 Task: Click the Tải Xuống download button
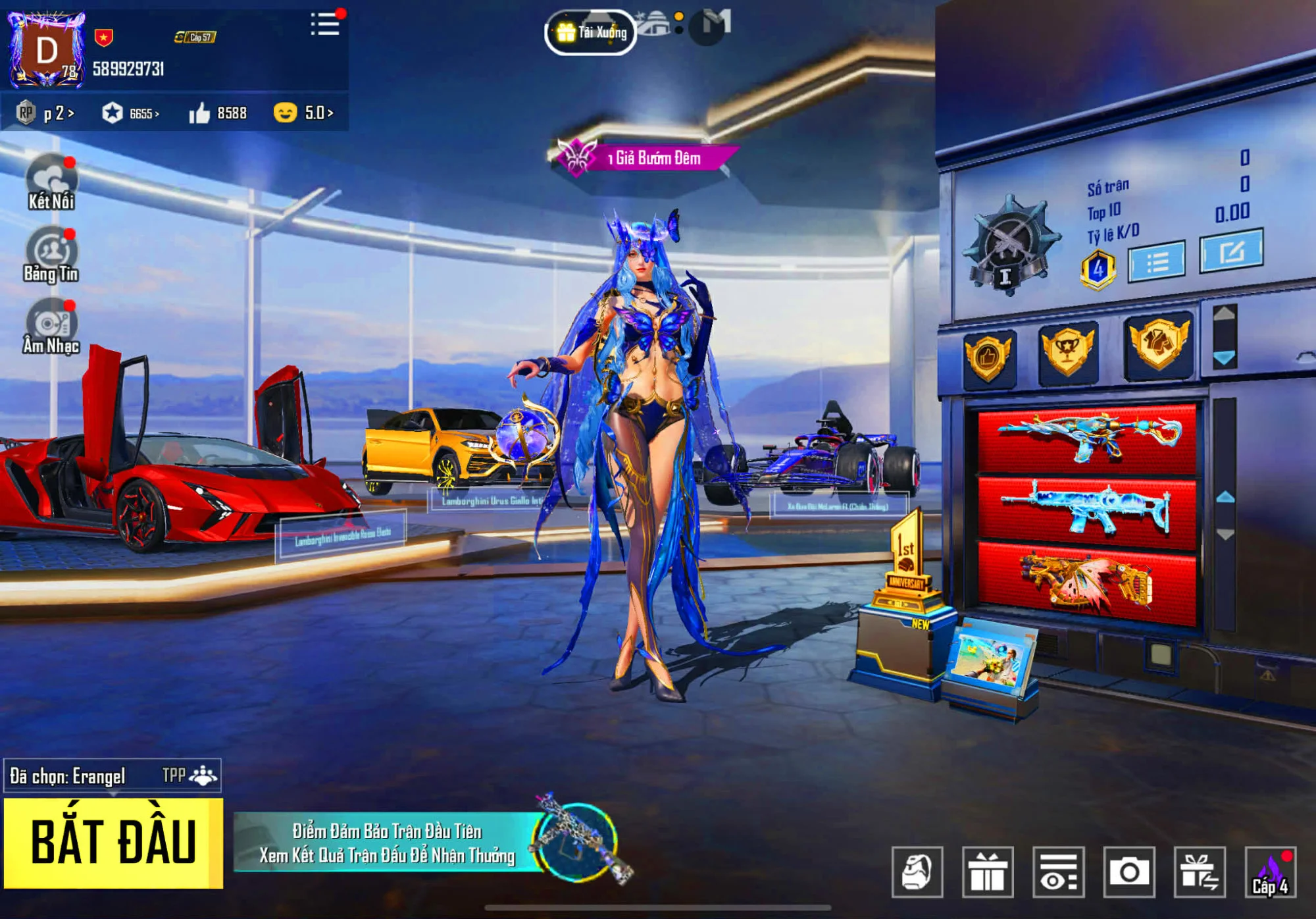591,32
